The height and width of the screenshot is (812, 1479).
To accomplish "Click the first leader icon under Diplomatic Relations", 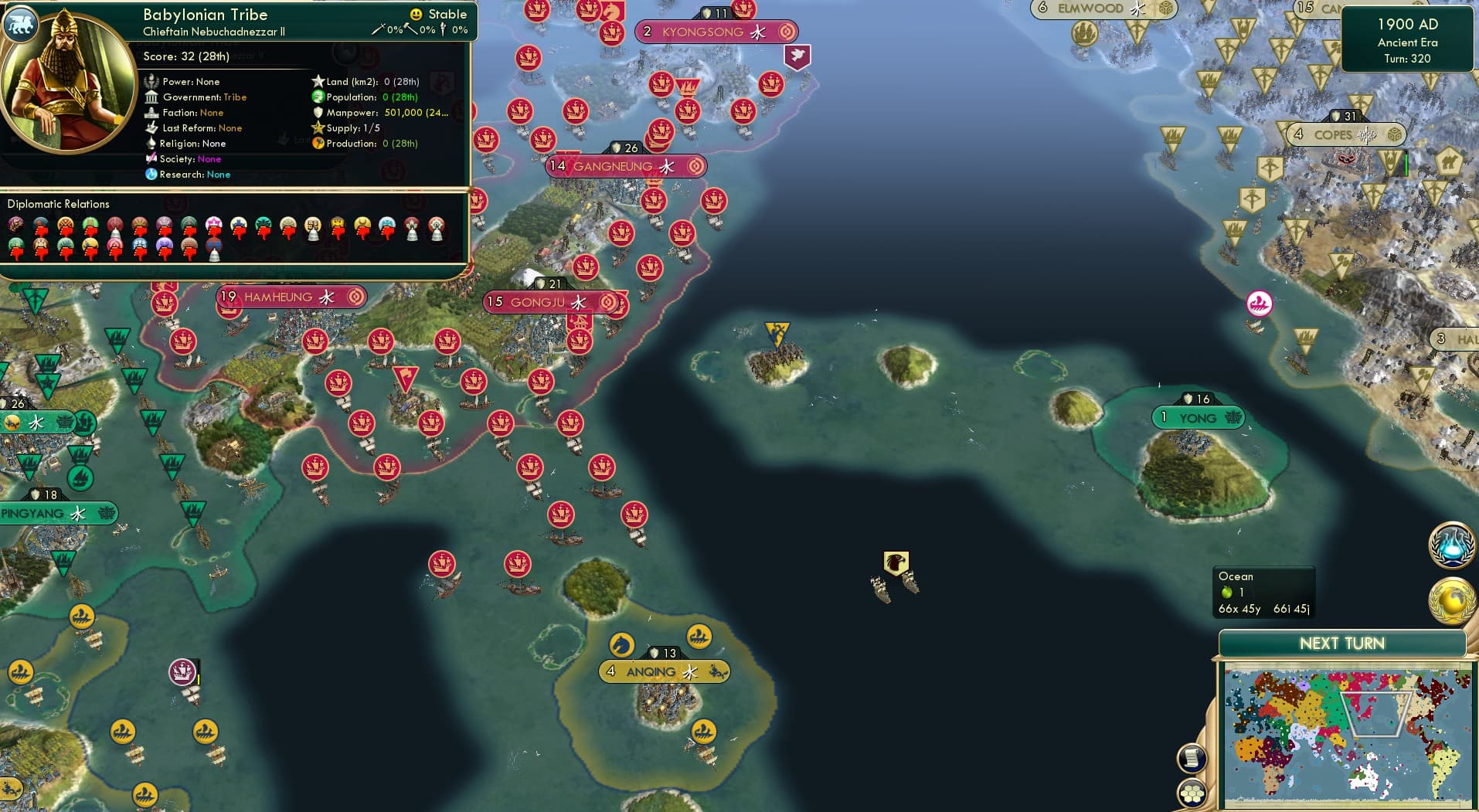I will (x=17, y=225).
